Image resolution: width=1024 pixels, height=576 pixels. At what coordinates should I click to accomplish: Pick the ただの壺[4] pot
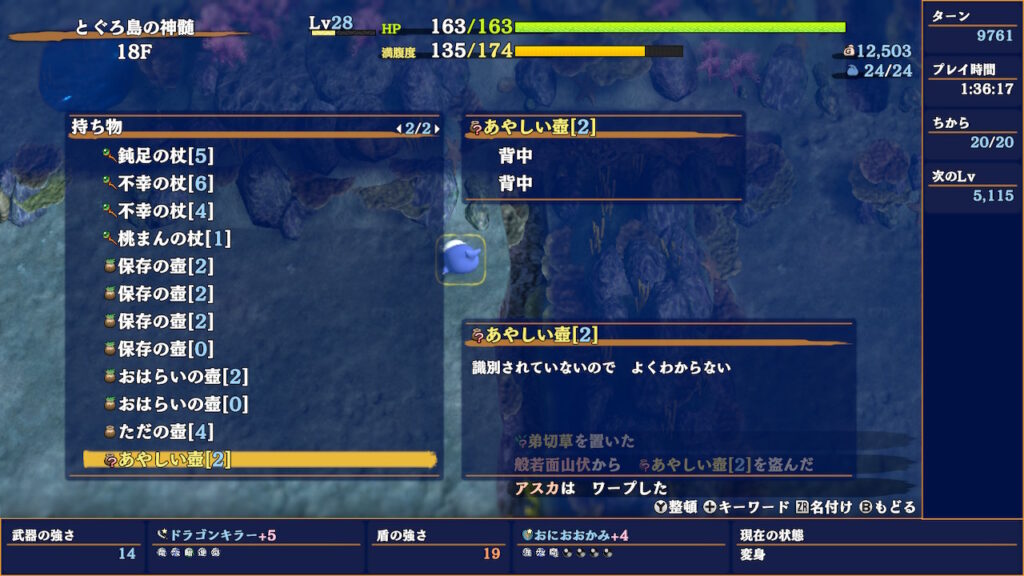[166, 432]
